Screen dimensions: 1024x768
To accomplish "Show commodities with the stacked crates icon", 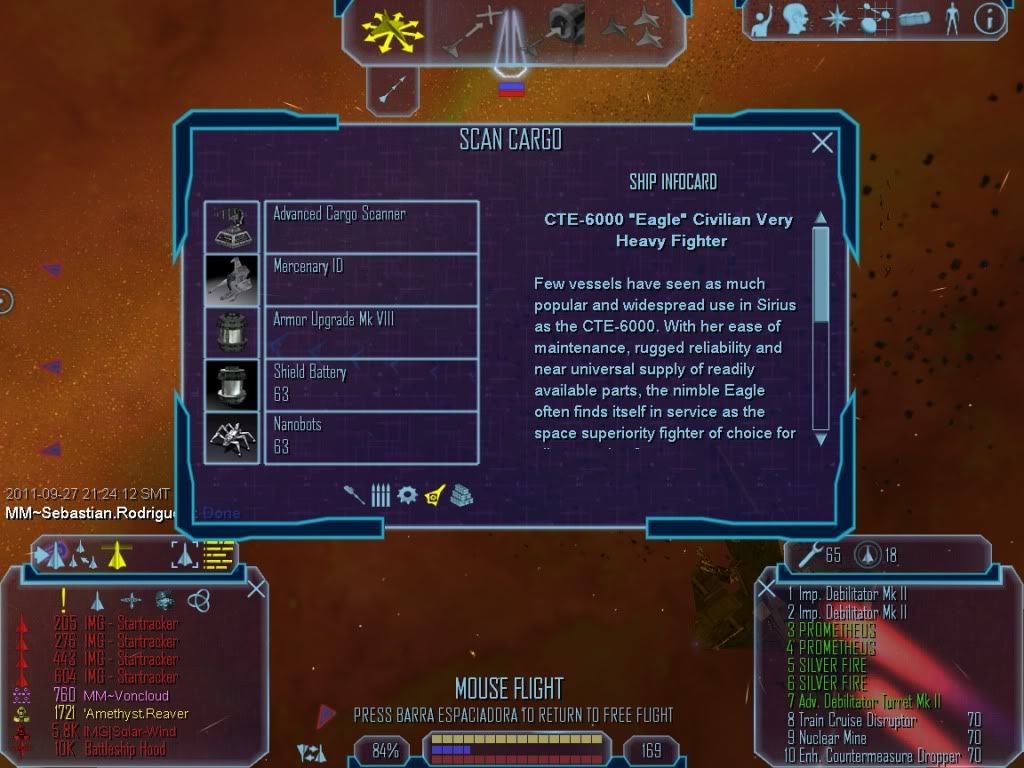I will tap(461, 495).
